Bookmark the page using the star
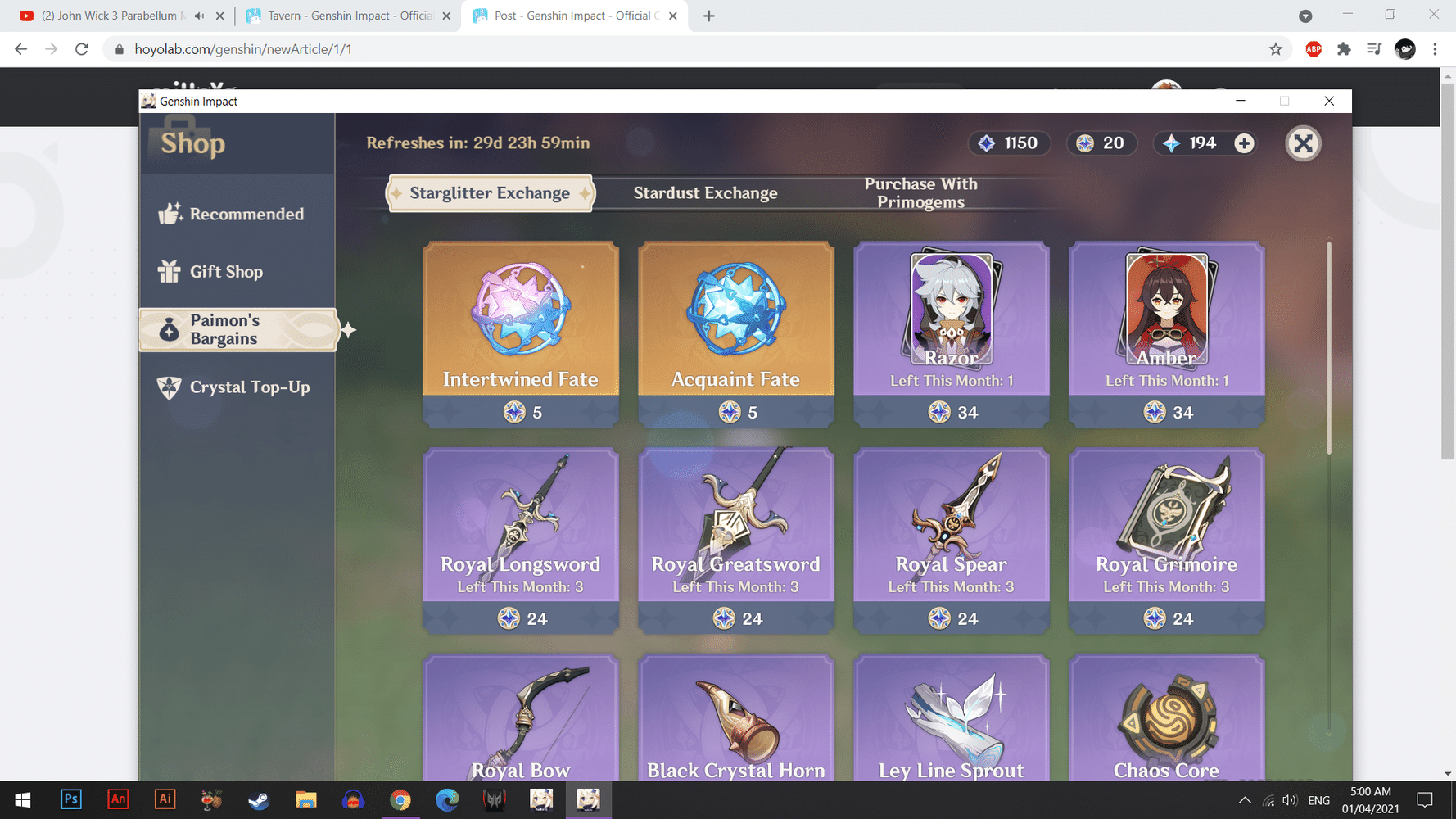 [x=1275, y=49]
